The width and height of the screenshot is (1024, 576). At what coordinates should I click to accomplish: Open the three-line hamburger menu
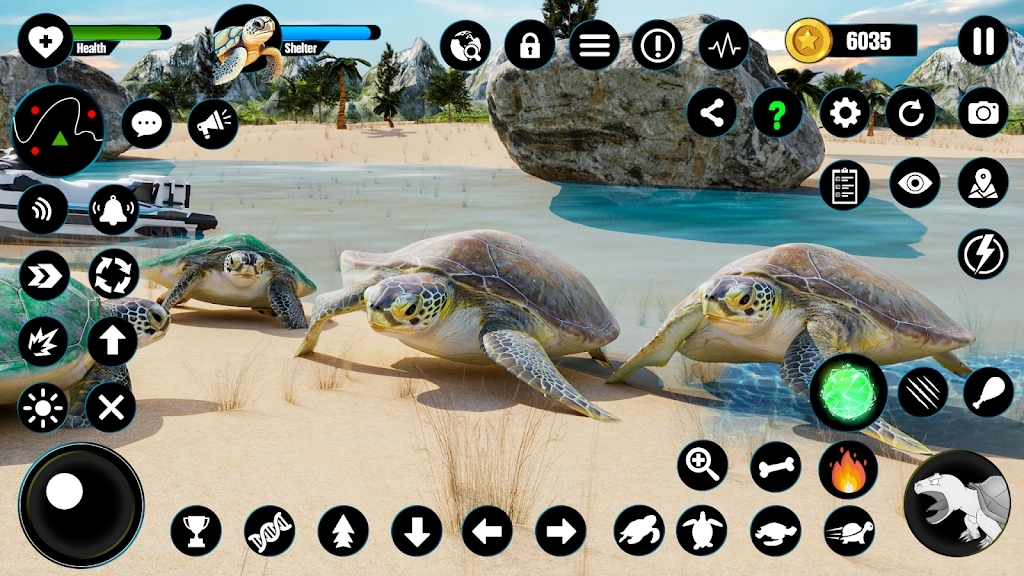[x=594, y=45]
